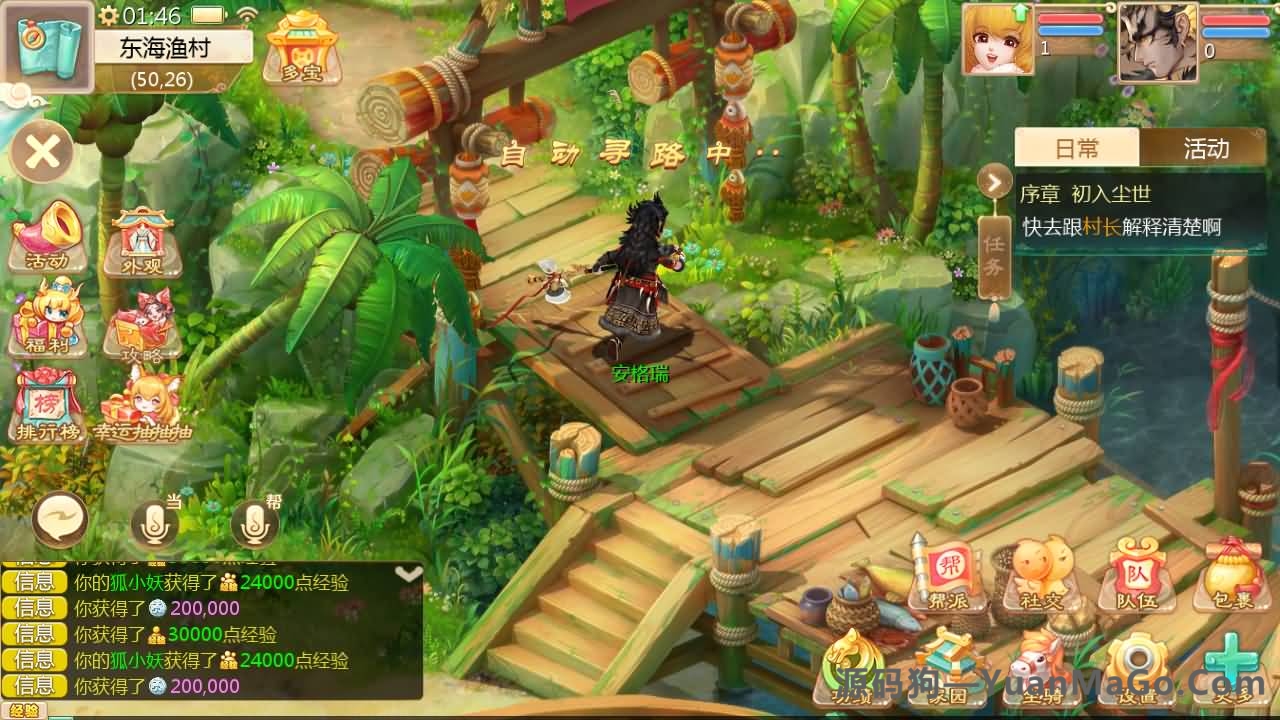The width and height of the screenshot is (1280, 720).
Task: Switch to the 日常 daily tab
Action: pyautogui.click(x=1077, y=148)
